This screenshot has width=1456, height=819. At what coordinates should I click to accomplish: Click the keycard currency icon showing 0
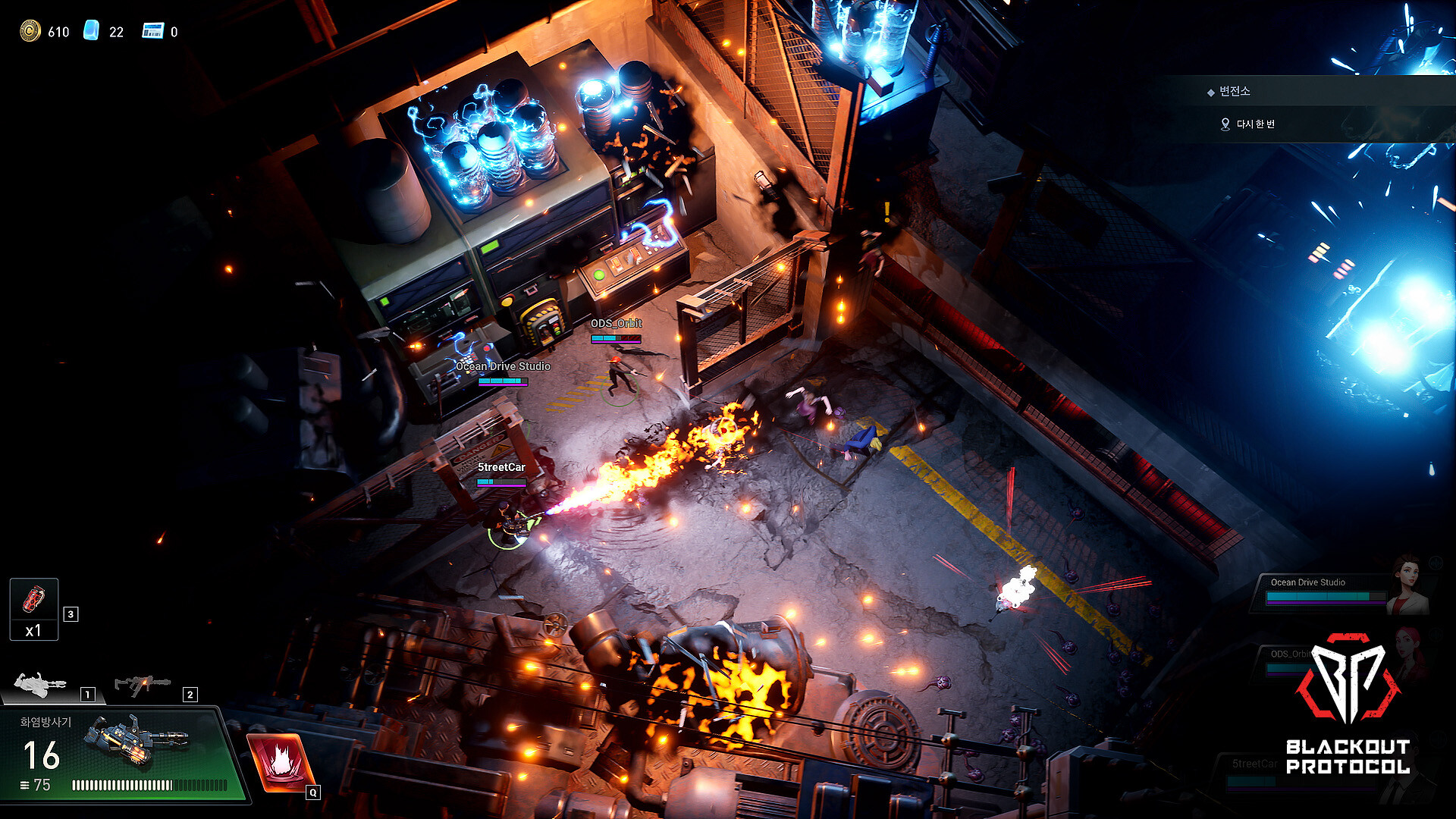pos(152,32)
